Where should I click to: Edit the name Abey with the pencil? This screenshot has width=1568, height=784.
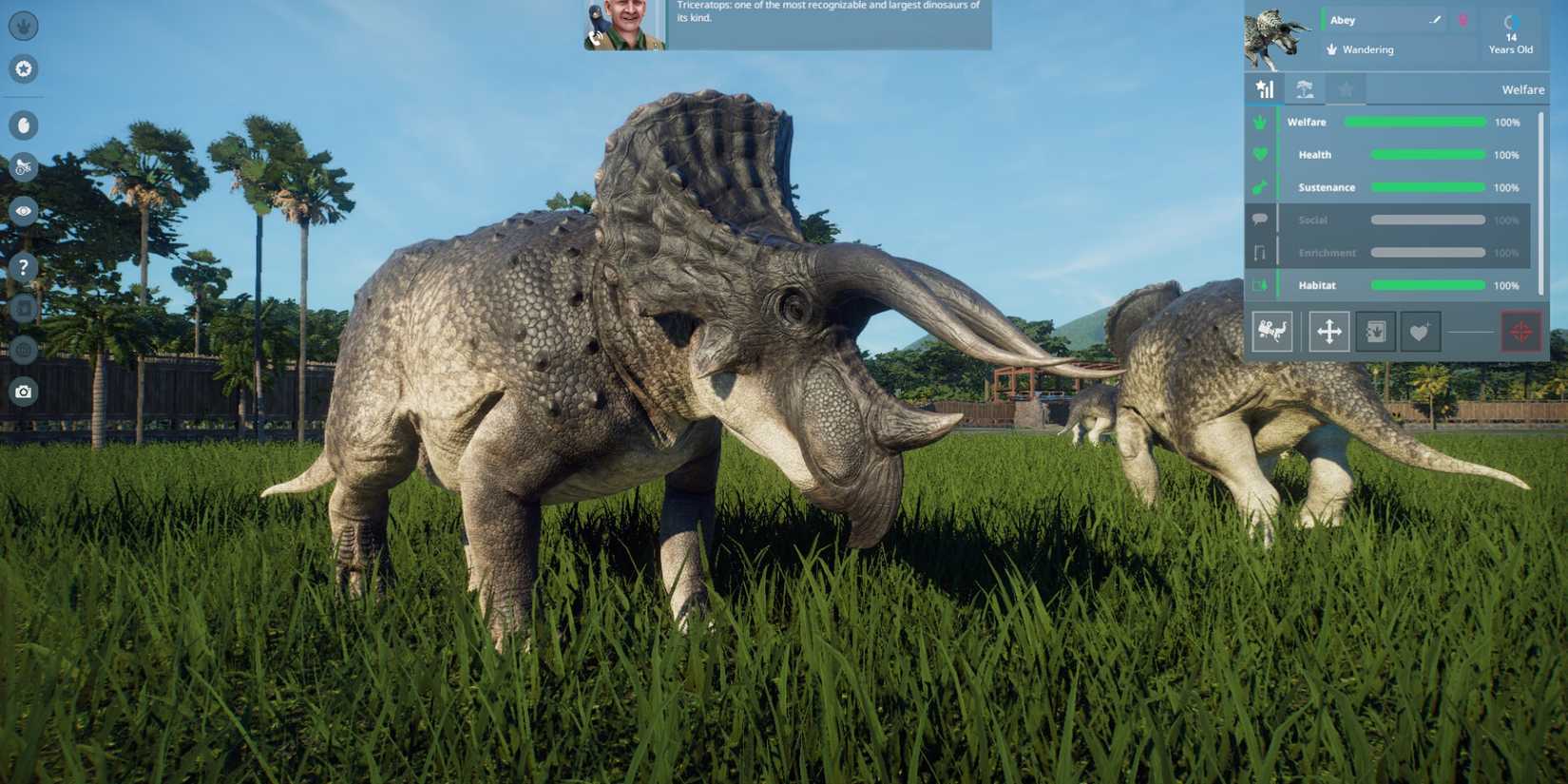click(x=1436, y=19)
